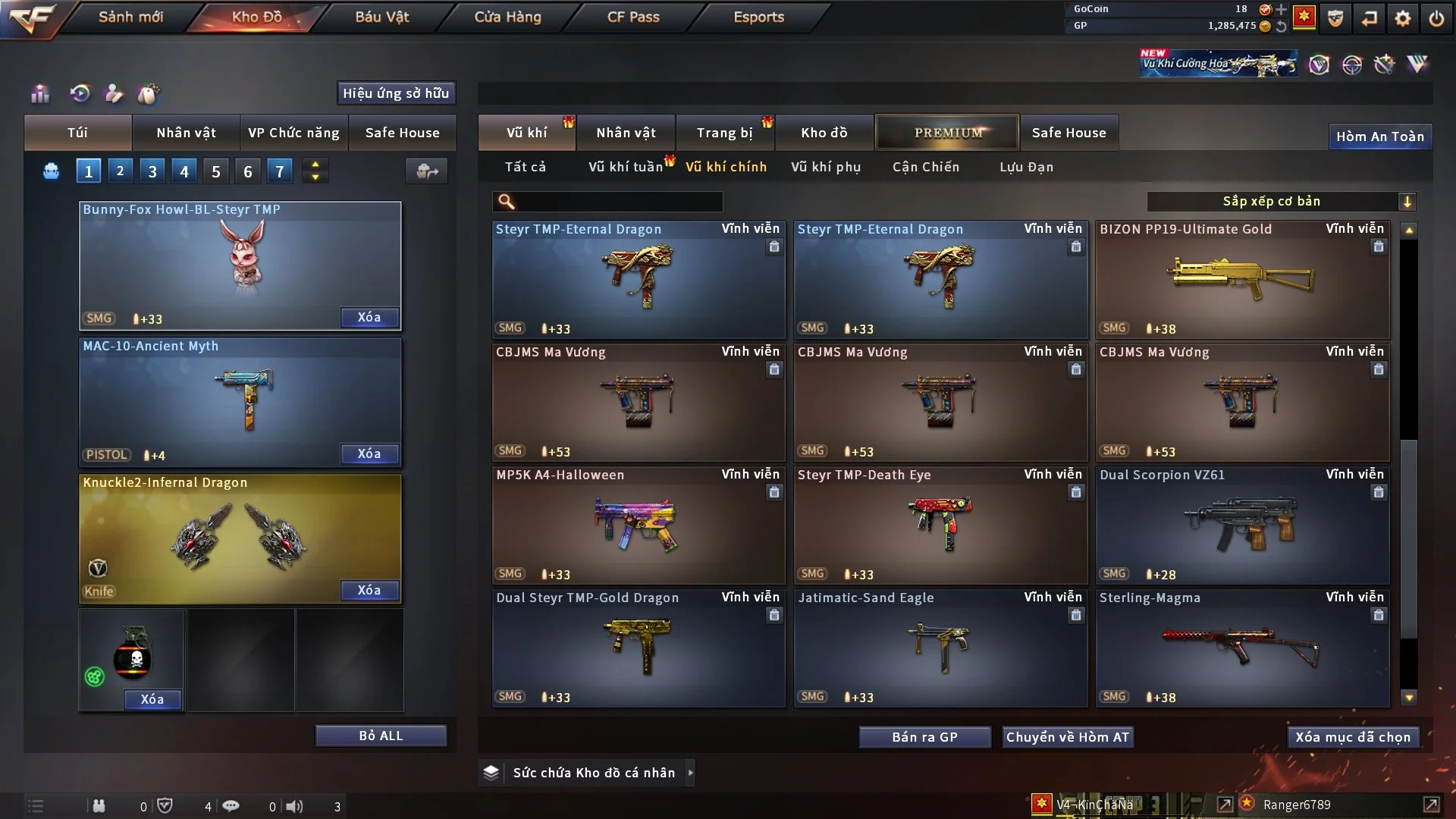Click Xóa mục đã chọn button
The image size is (1456, 819).
coord(1352,737)
